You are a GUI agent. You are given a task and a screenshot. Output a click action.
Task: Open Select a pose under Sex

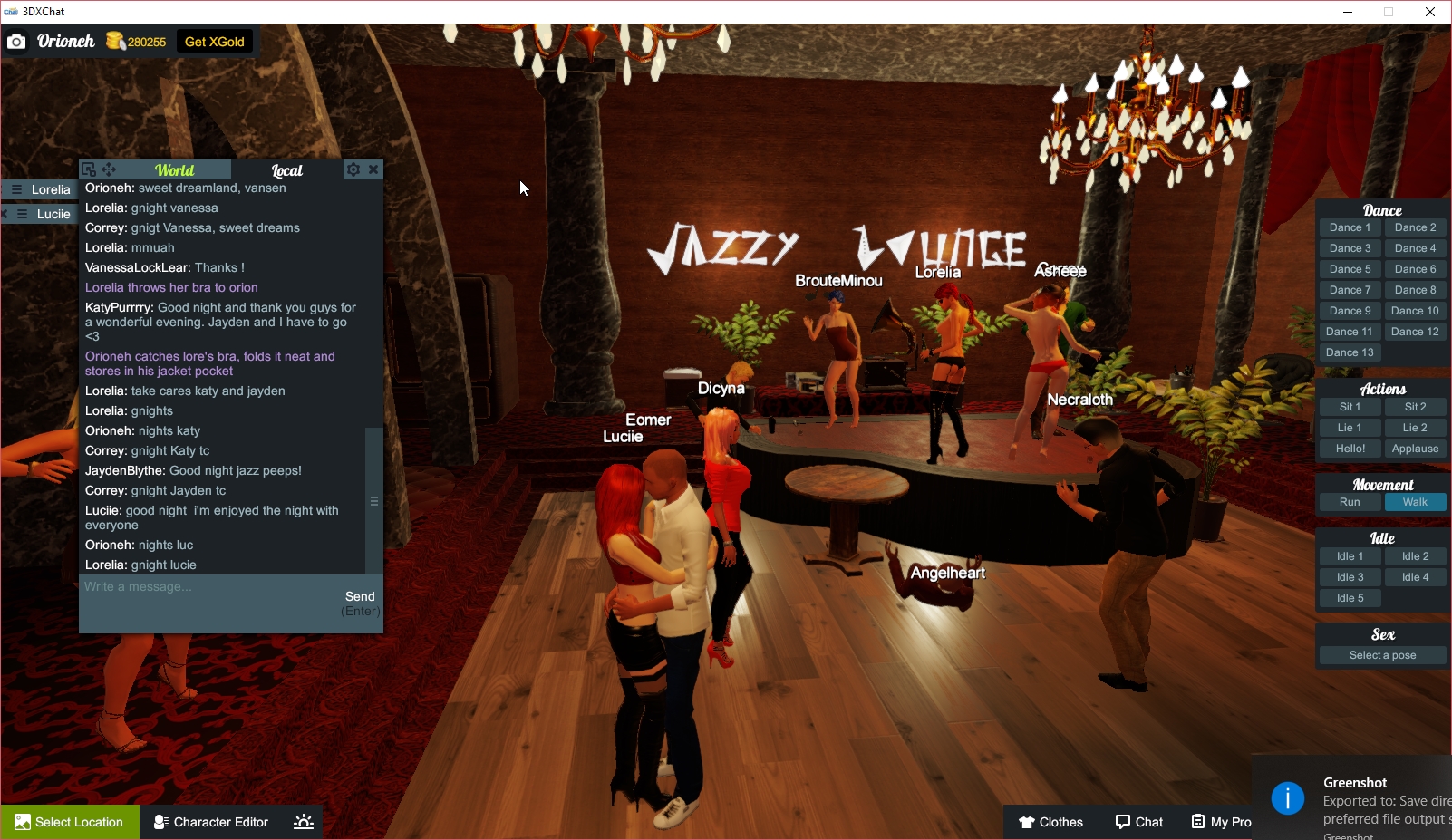(x=1381, y=654)
